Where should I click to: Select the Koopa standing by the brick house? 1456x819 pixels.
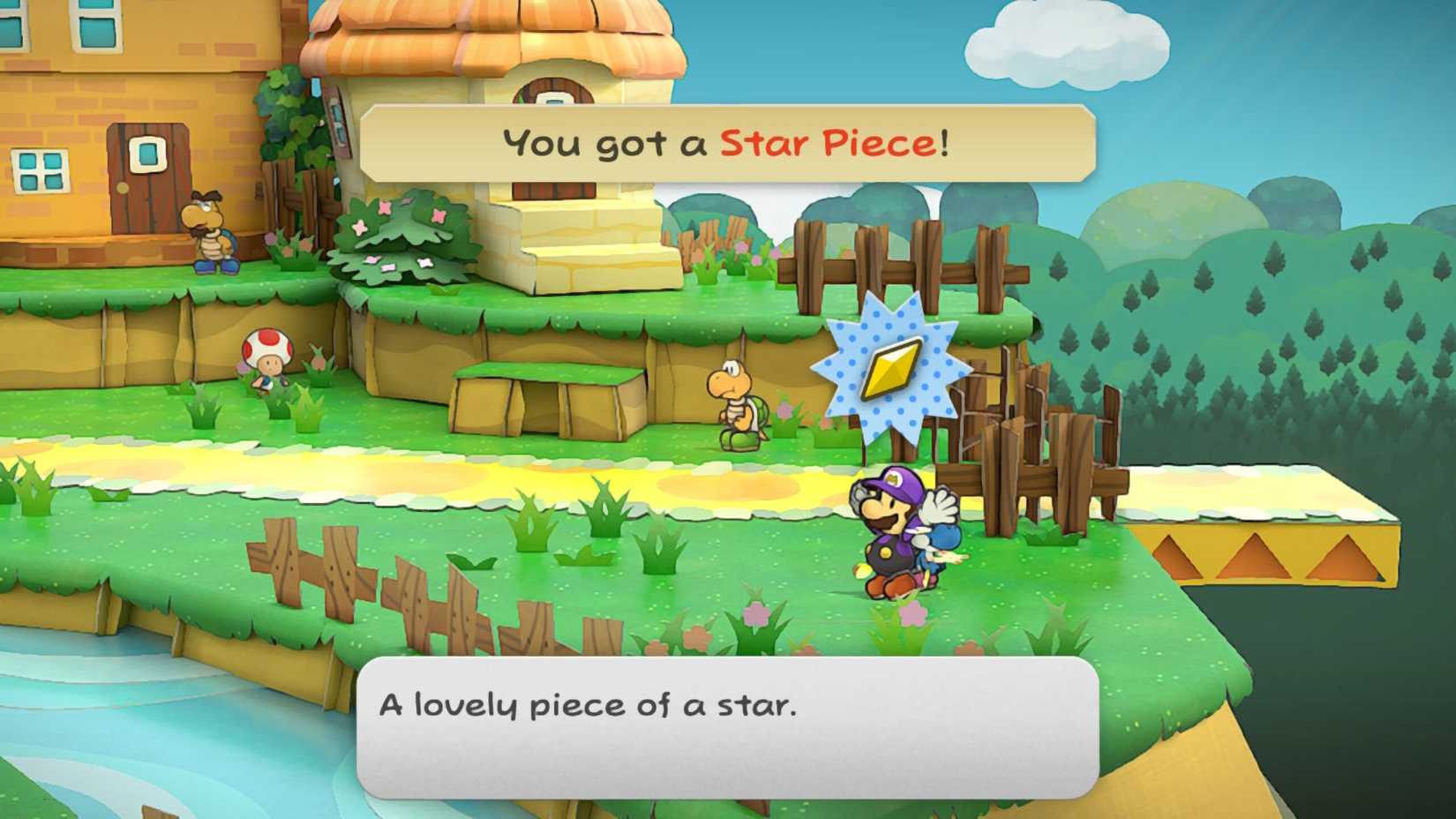coord(211,234)
